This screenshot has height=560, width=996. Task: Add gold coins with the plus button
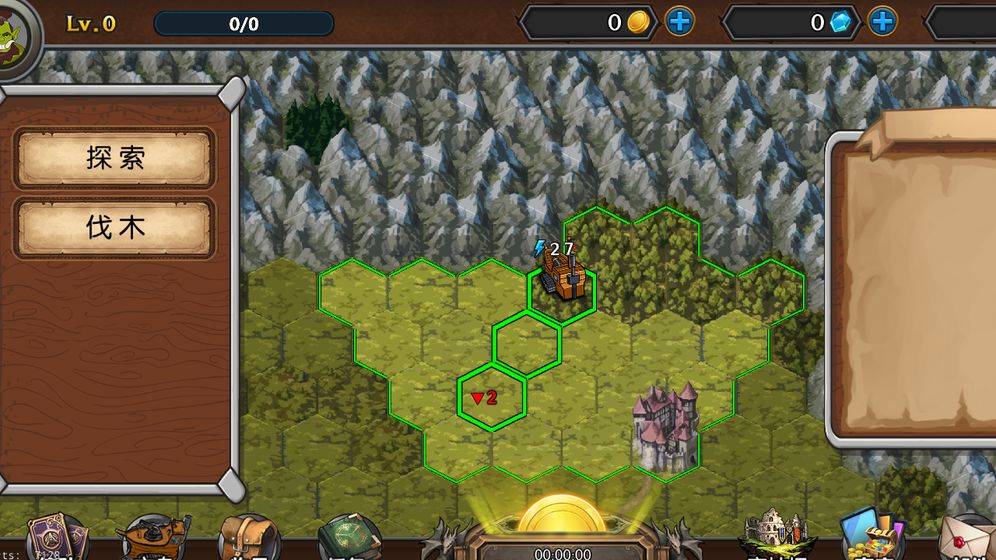click(x=679, y=21)
